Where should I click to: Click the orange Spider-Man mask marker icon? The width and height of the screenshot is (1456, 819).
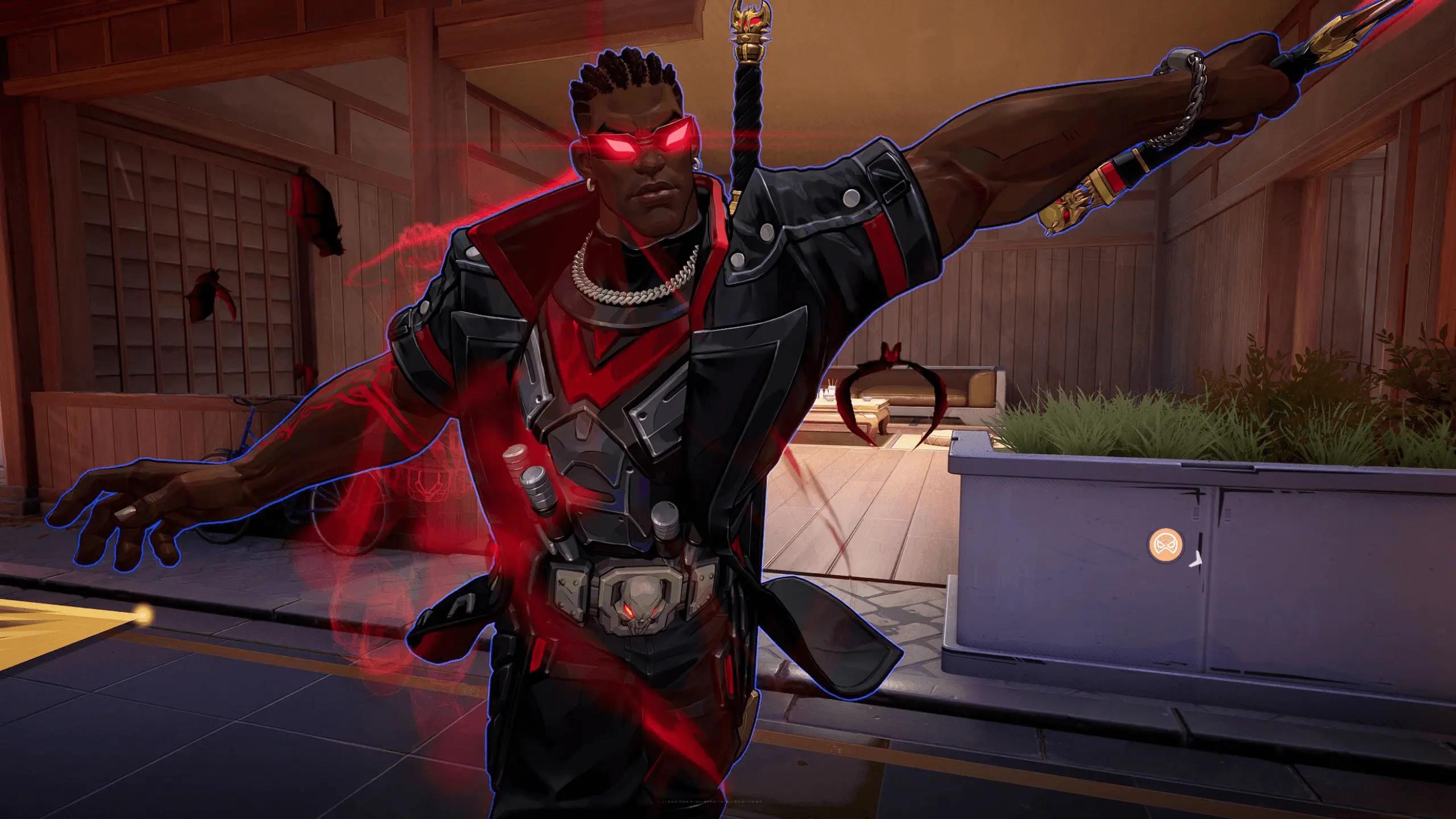pos(1162,544)
